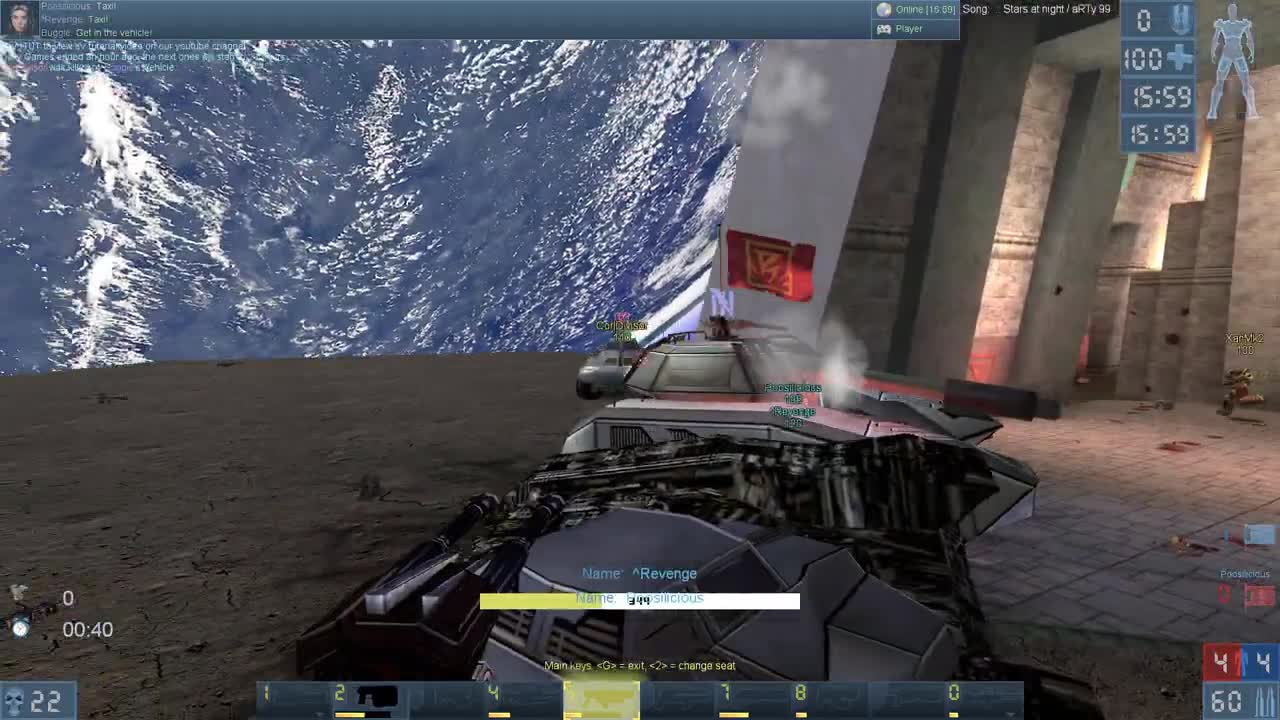This screenshot has height=720, width=1280.
Task: Open the Online status globe icon
Action: [x=884, y=9]
